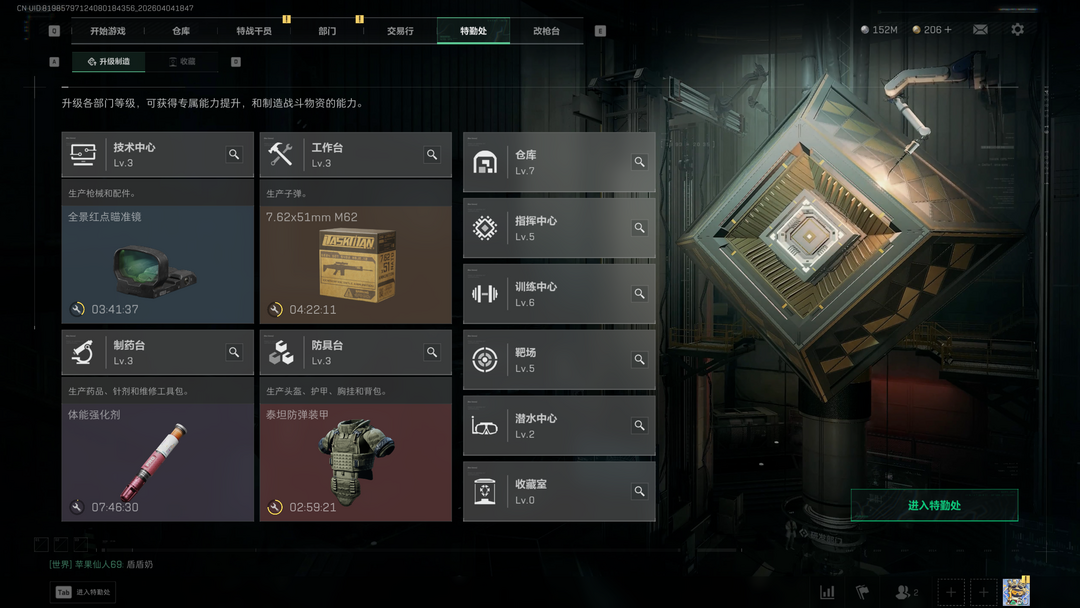Open the 指挥中心 department row
This screenshot has width=1080, height=608.
[559, 228]
